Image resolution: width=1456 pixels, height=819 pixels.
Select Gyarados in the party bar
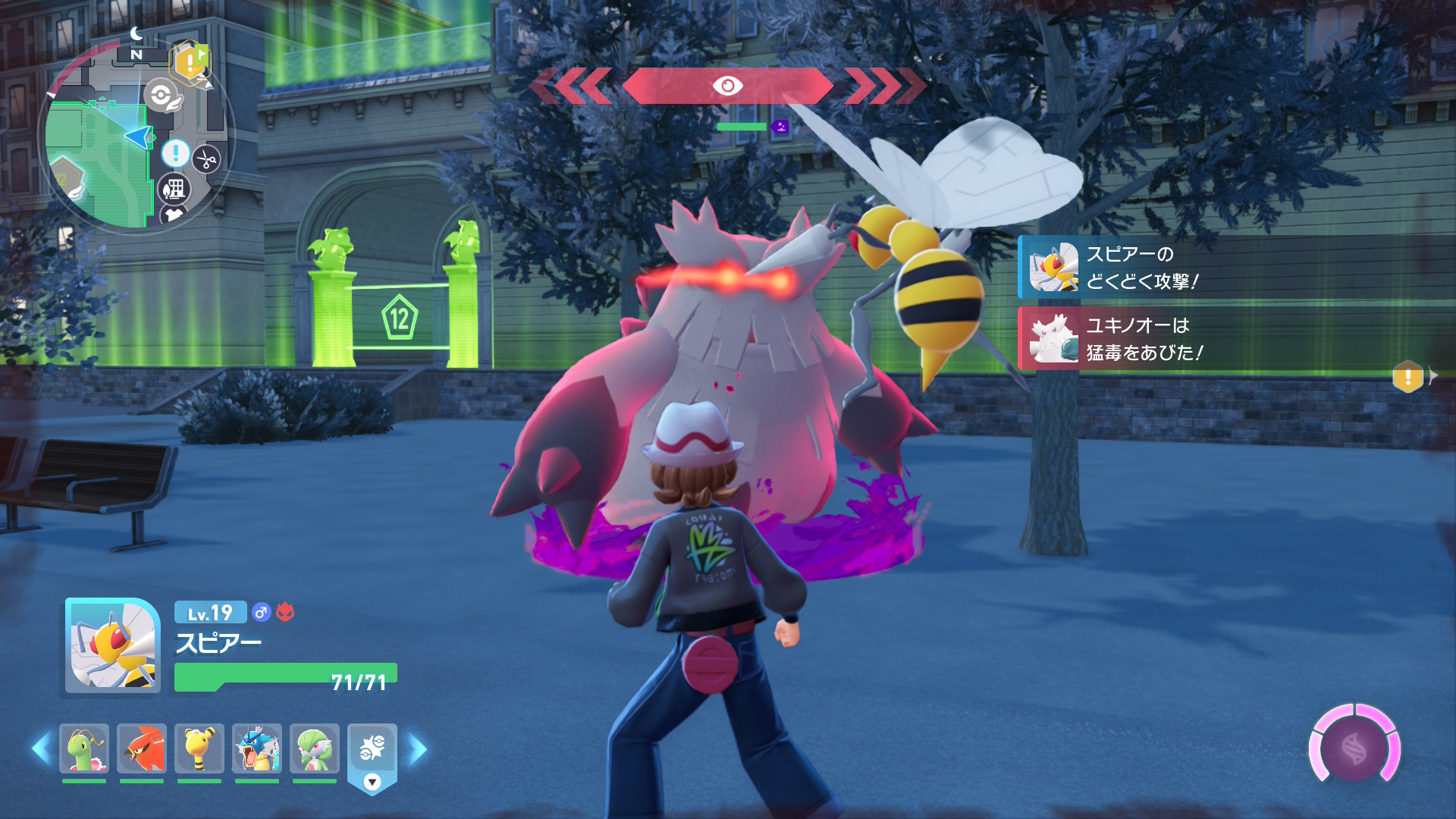coord(257,748)
